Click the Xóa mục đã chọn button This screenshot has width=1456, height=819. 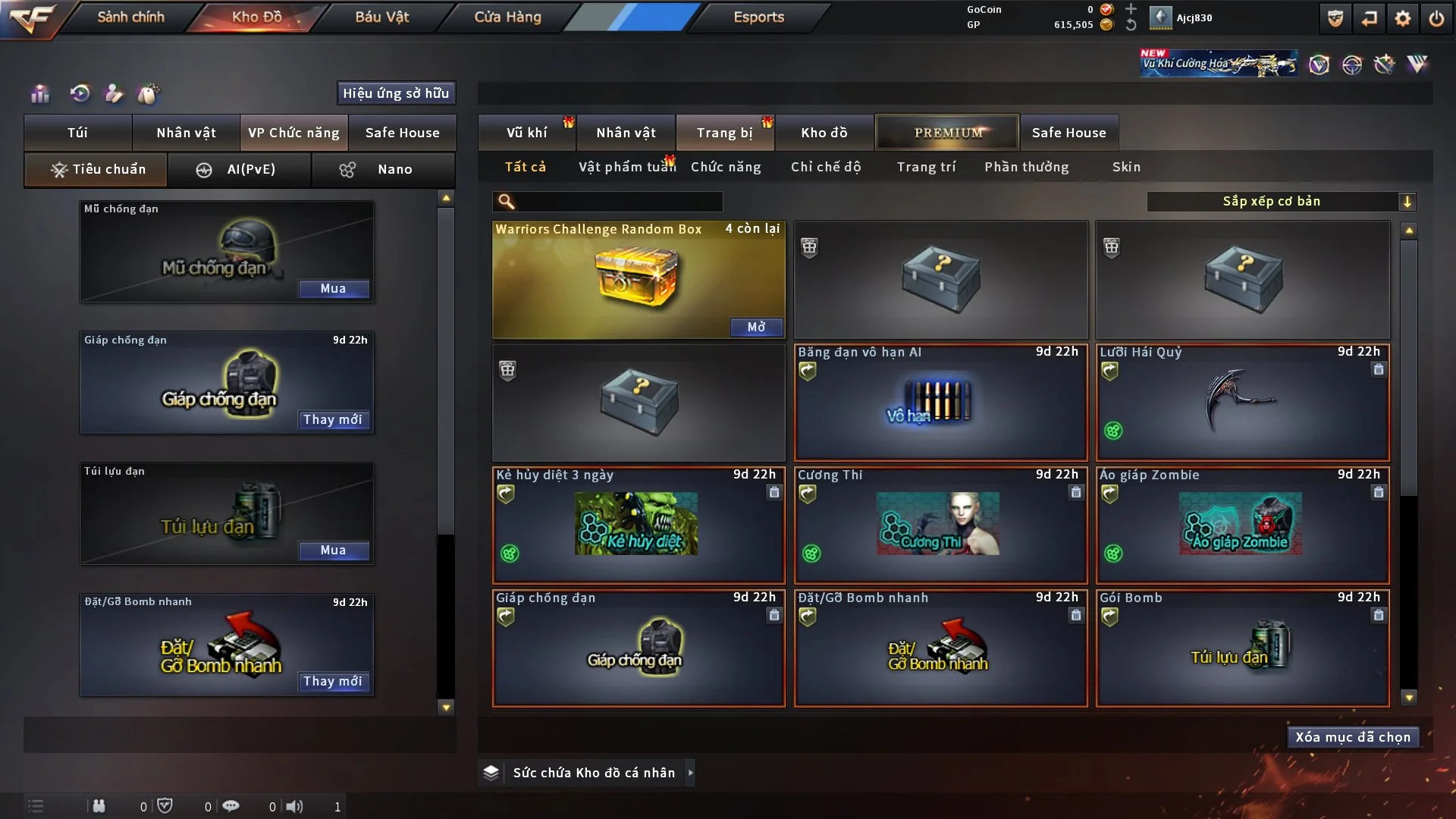tap(1353, 737)
